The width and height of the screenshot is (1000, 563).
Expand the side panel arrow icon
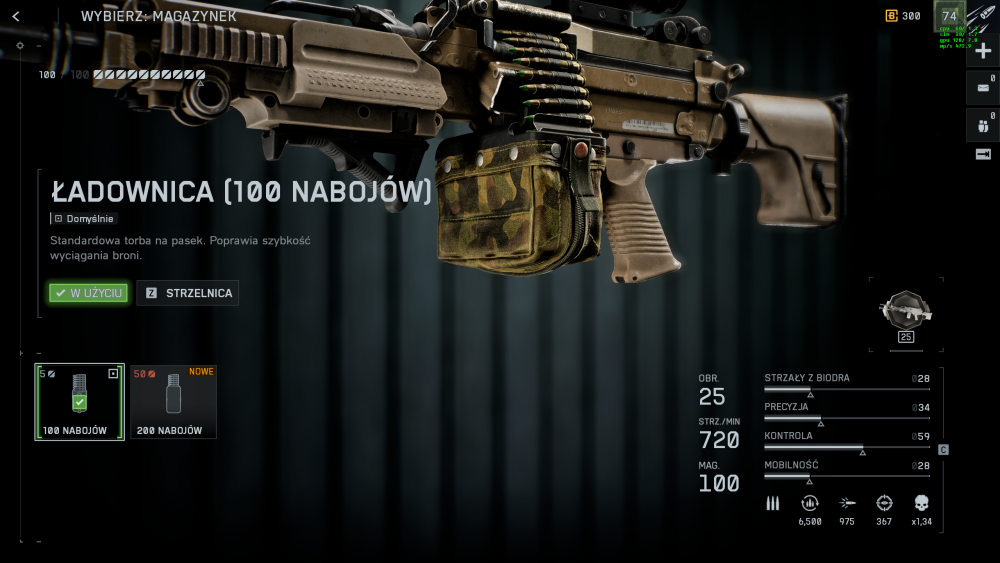pyautogui.click(x=983, y=154)
